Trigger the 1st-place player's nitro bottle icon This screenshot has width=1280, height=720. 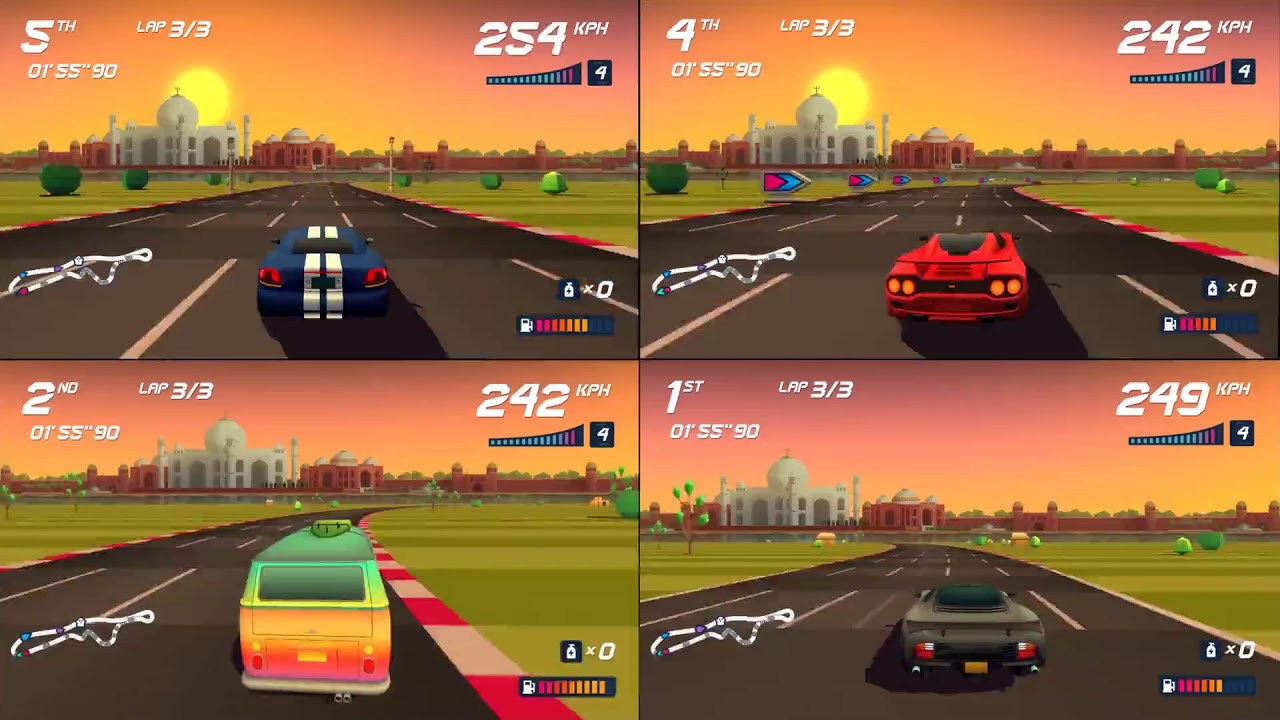(x=1212, y=651)
